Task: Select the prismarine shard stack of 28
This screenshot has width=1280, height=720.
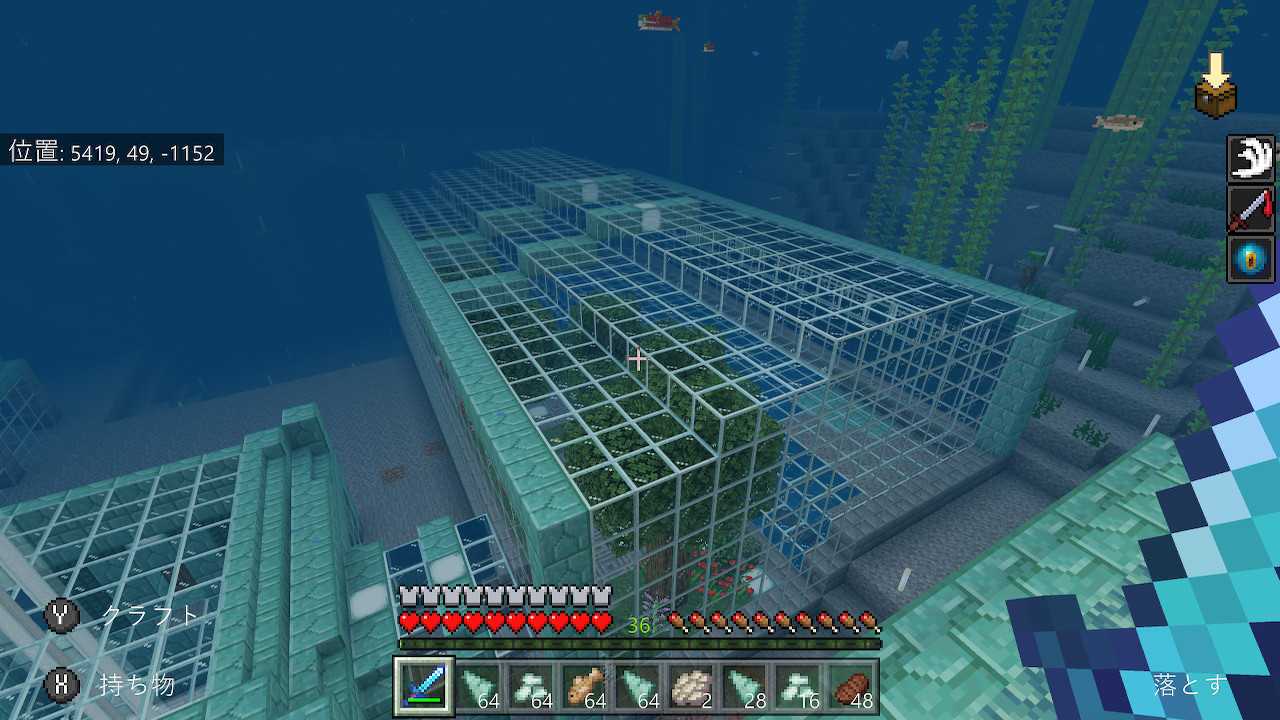Action: (746, 687)
